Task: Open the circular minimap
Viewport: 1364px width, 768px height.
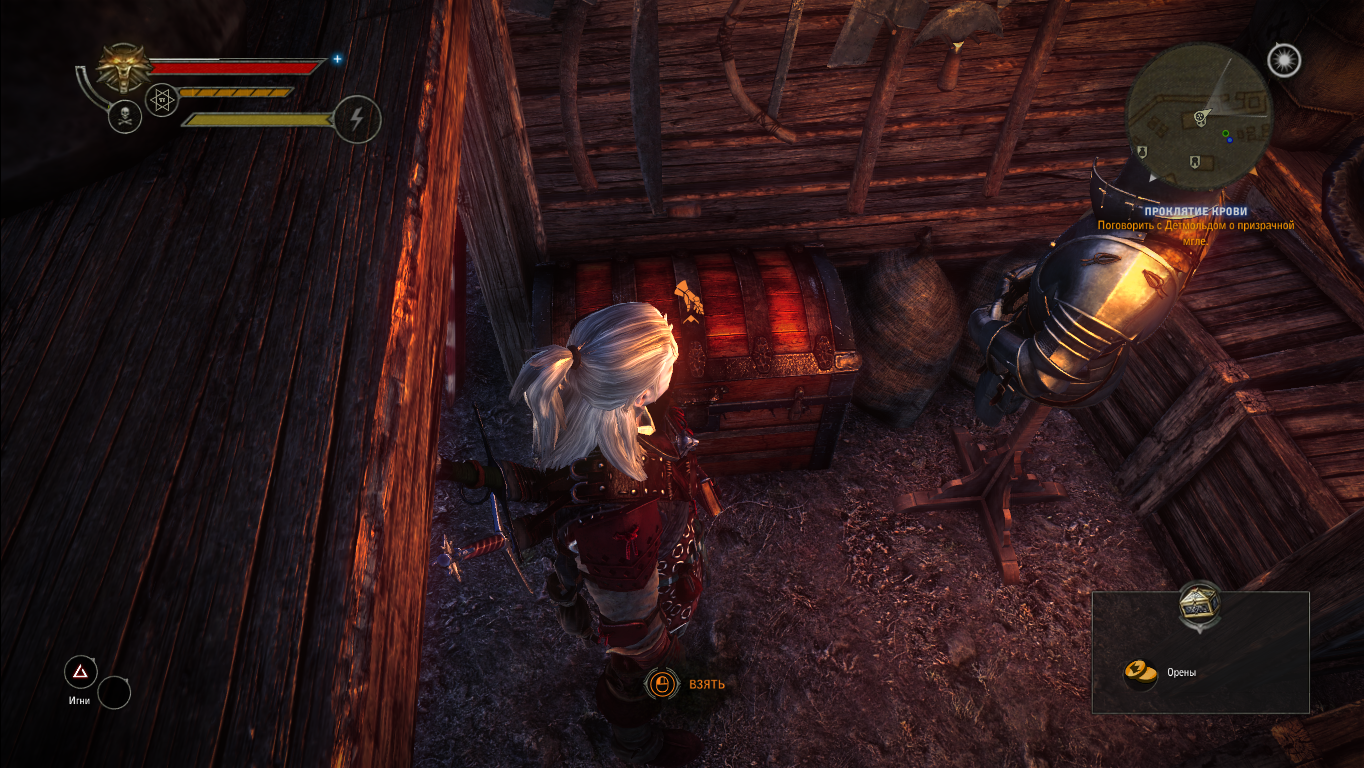Action: tap(1198, 117)
